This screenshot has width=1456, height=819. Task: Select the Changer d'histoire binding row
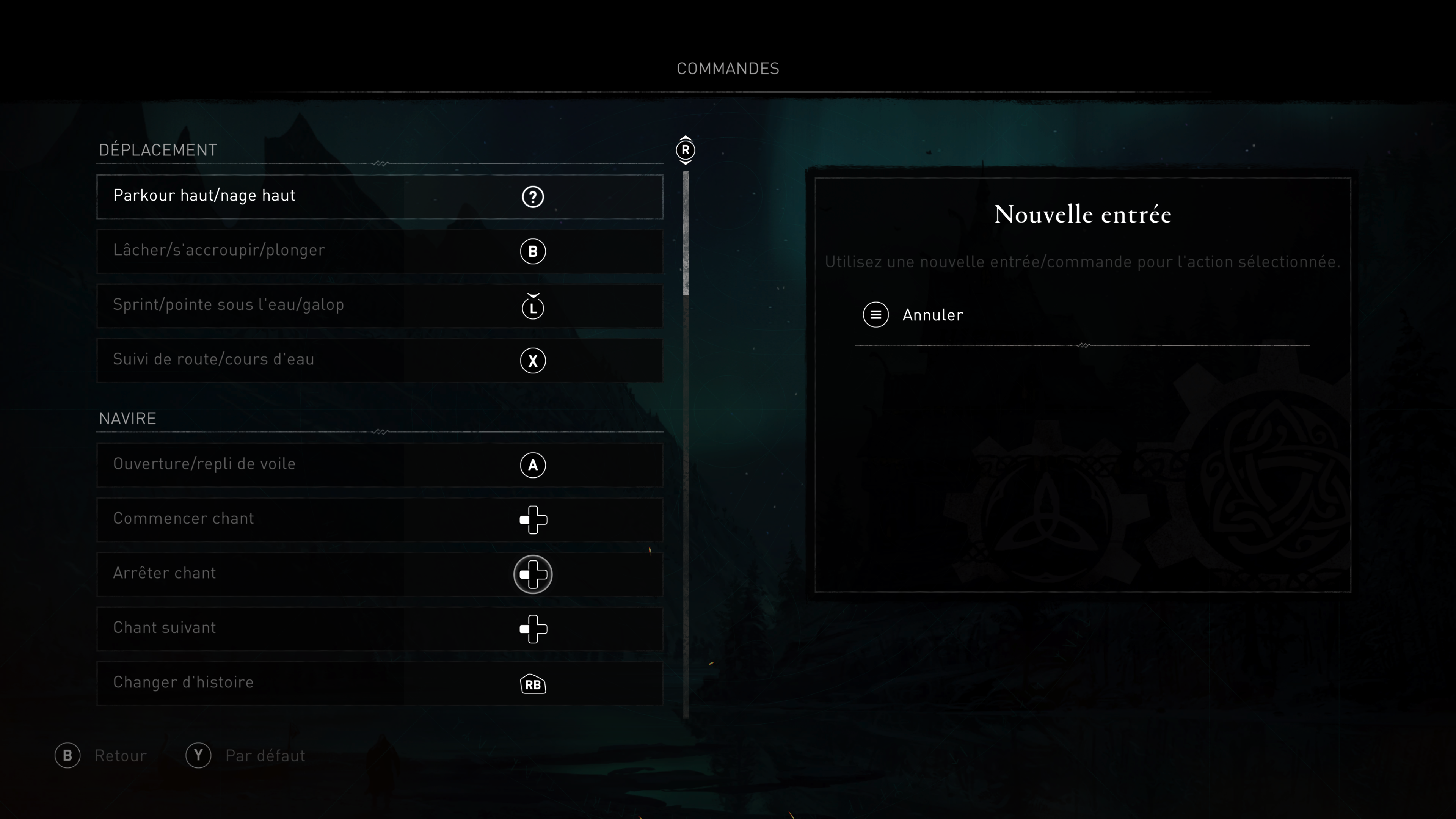pyautogui.click(x=379, y=683)
